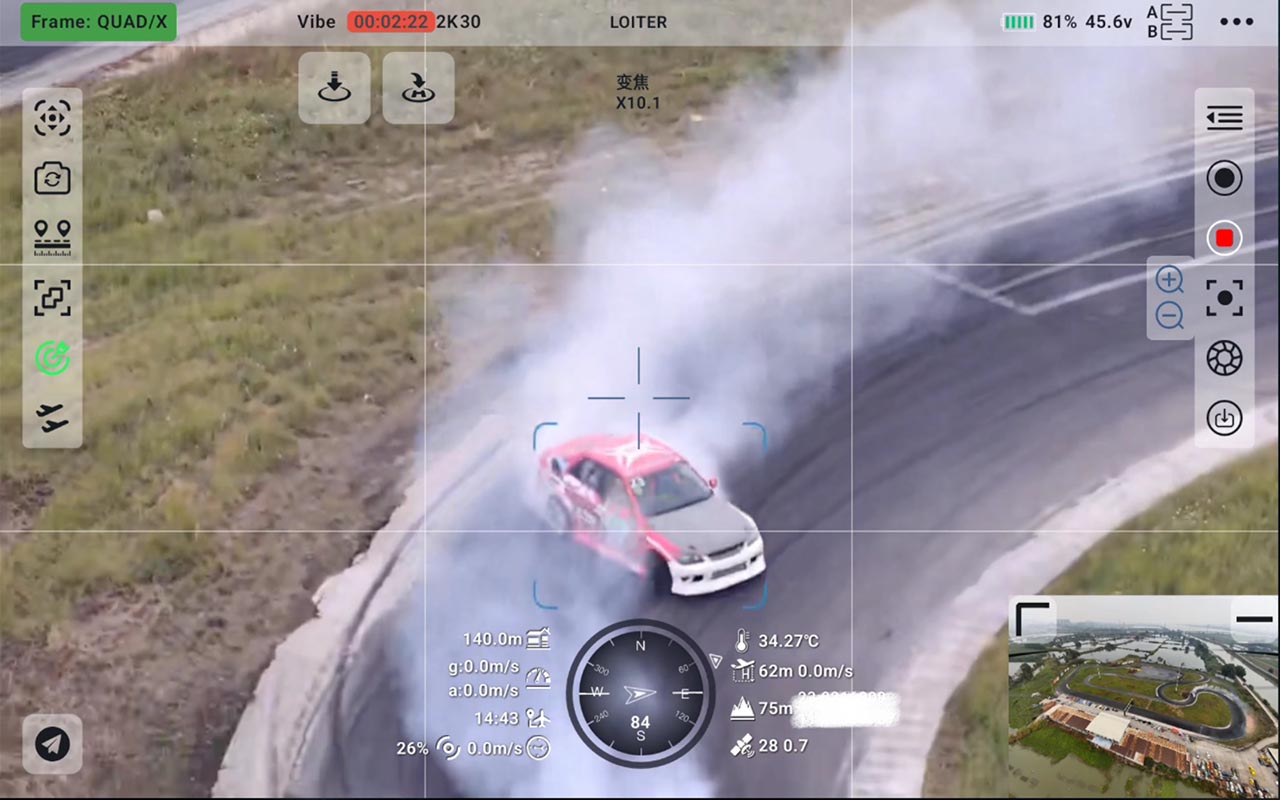The image size is (1280, 800).
Task: Zoom in with the plus magnifier
Action: (1169, 280)
